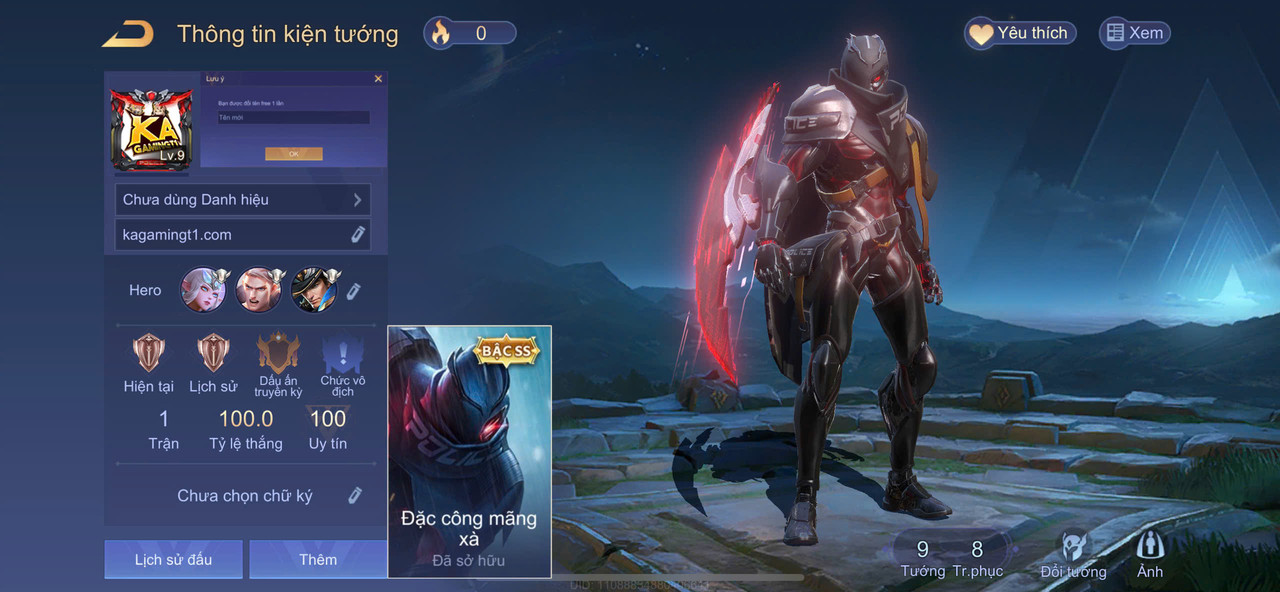Click the Tên mới name input field
This screenshot has height=592, width=1280.
(293, 118)
